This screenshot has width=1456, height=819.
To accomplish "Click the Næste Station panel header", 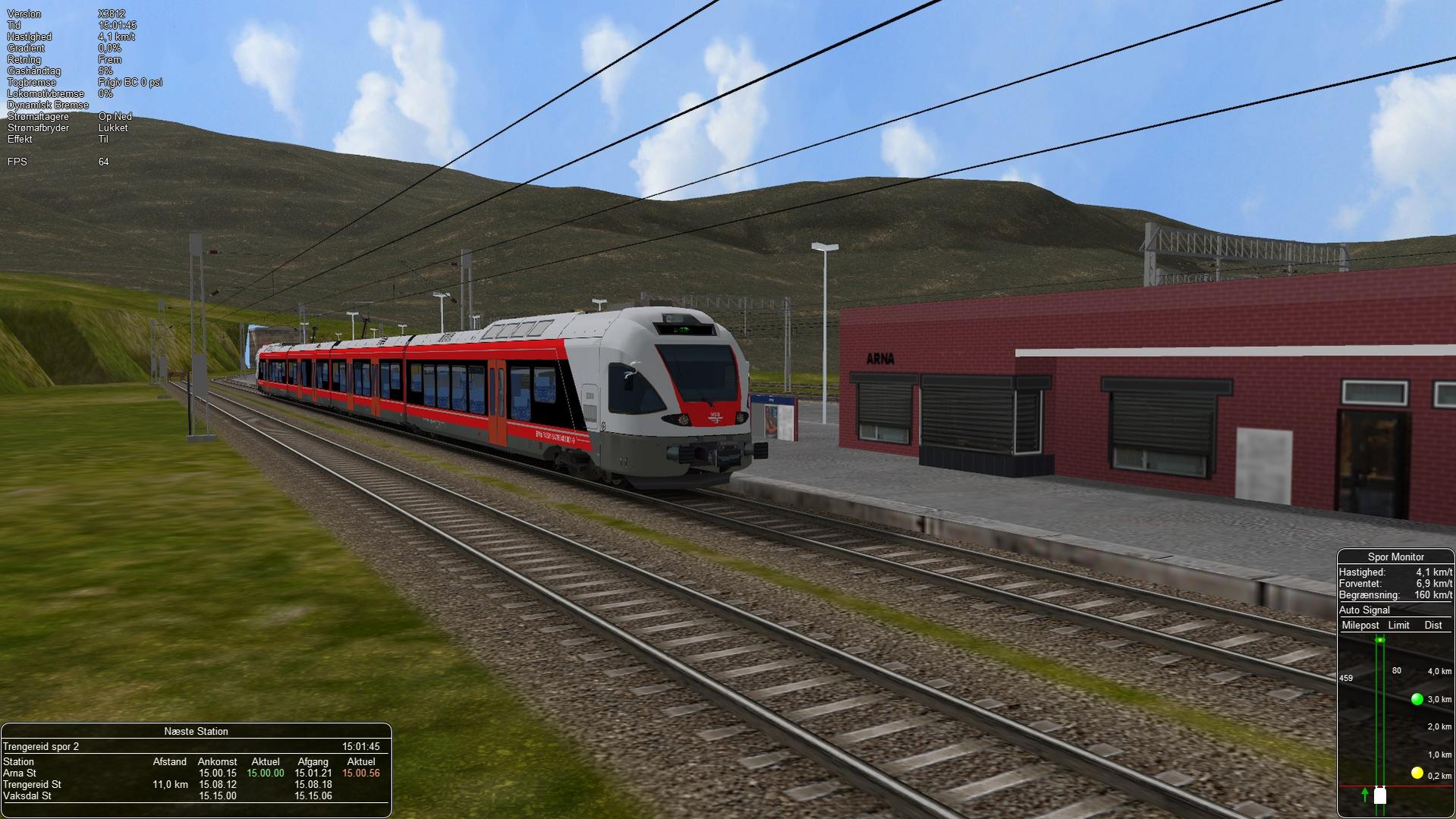I will 196,731.
